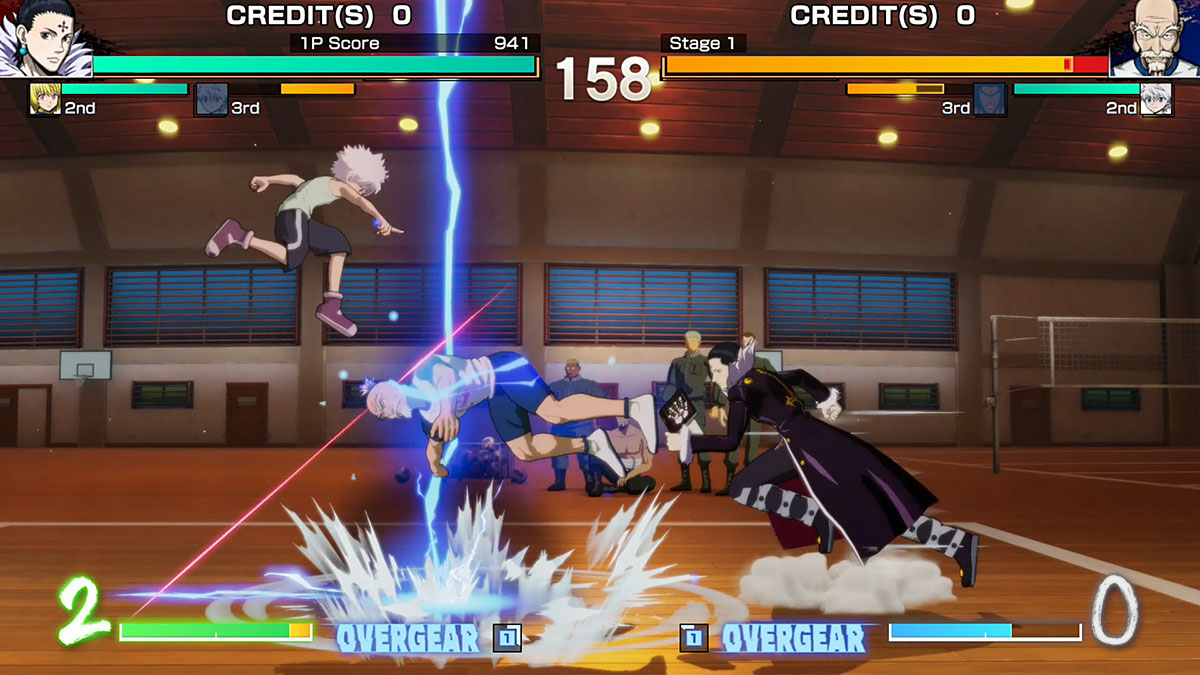Select Netero's player two portrait

click(1156, 39)
